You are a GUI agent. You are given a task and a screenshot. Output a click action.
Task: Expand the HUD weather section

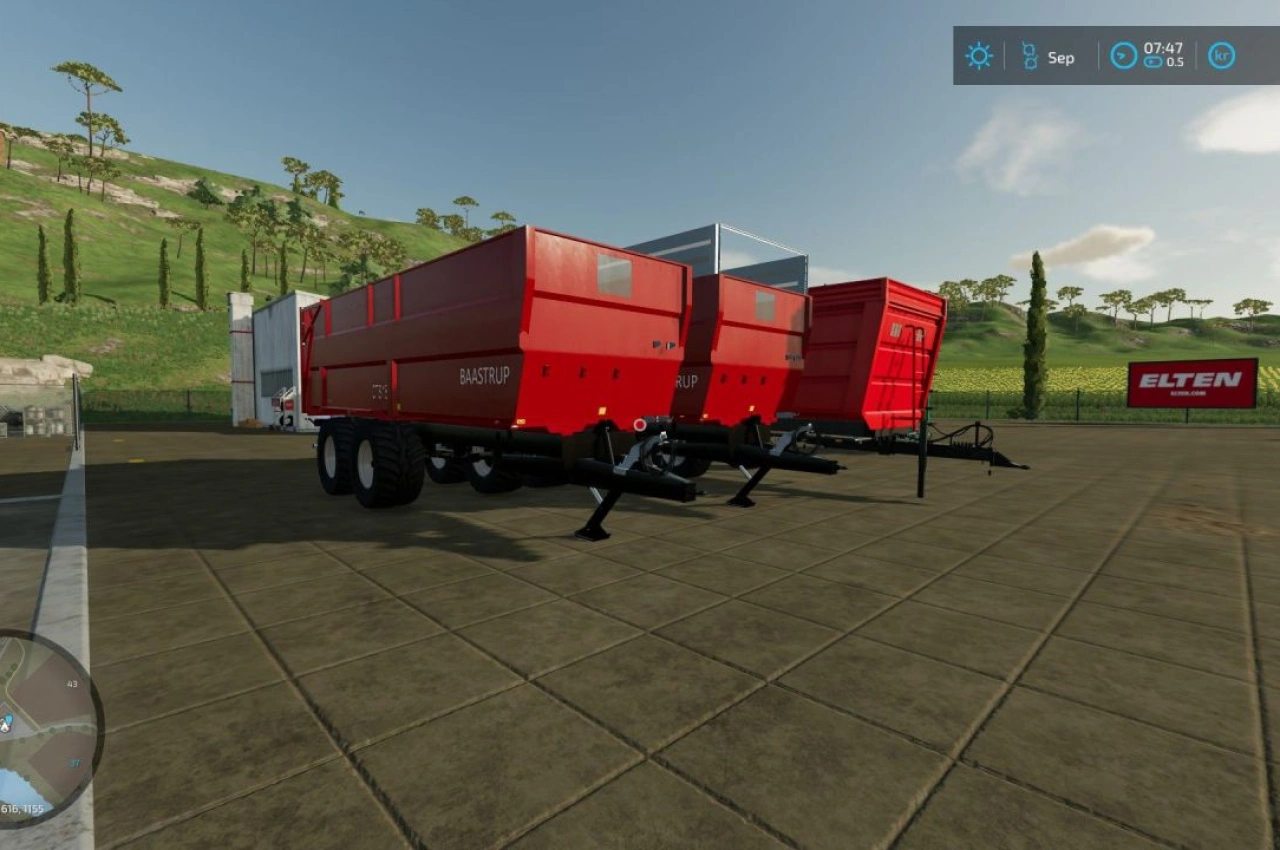coord(979,54)
